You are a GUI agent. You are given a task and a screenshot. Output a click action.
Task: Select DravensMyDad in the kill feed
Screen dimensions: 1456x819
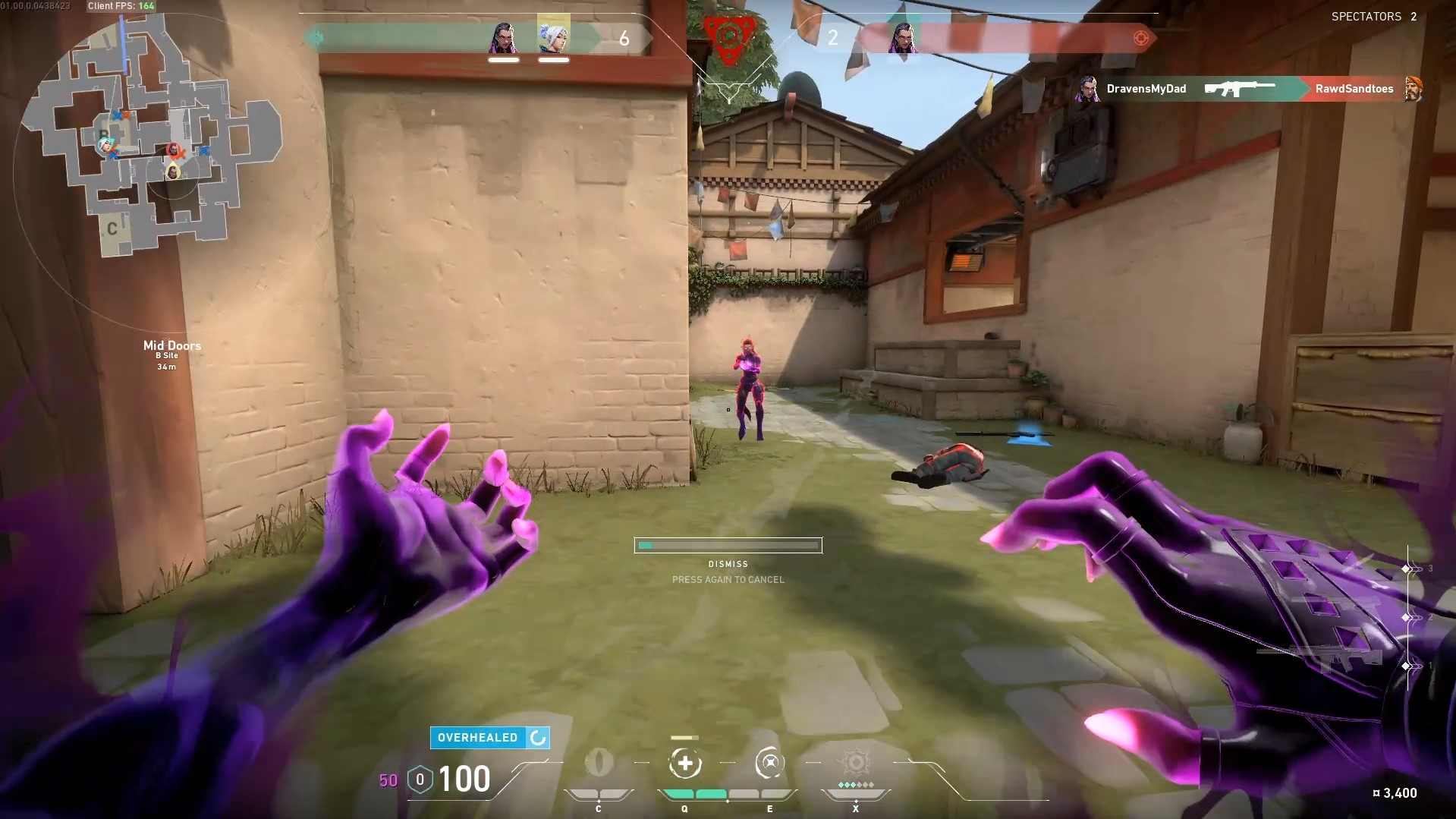click(x=1146, y=89)
